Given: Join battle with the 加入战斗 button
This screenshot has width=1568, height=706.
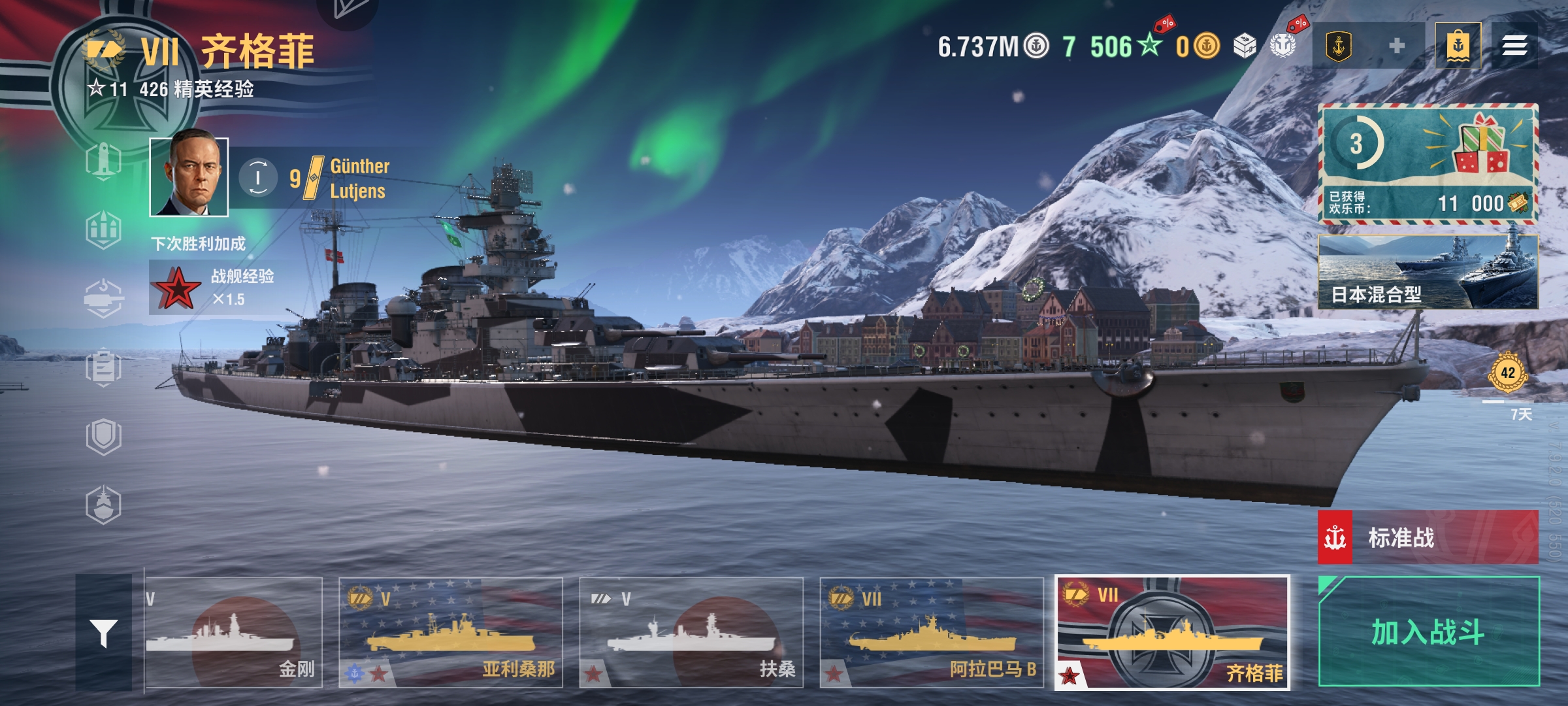Looking at the screenshot, I should (1428, 632).
